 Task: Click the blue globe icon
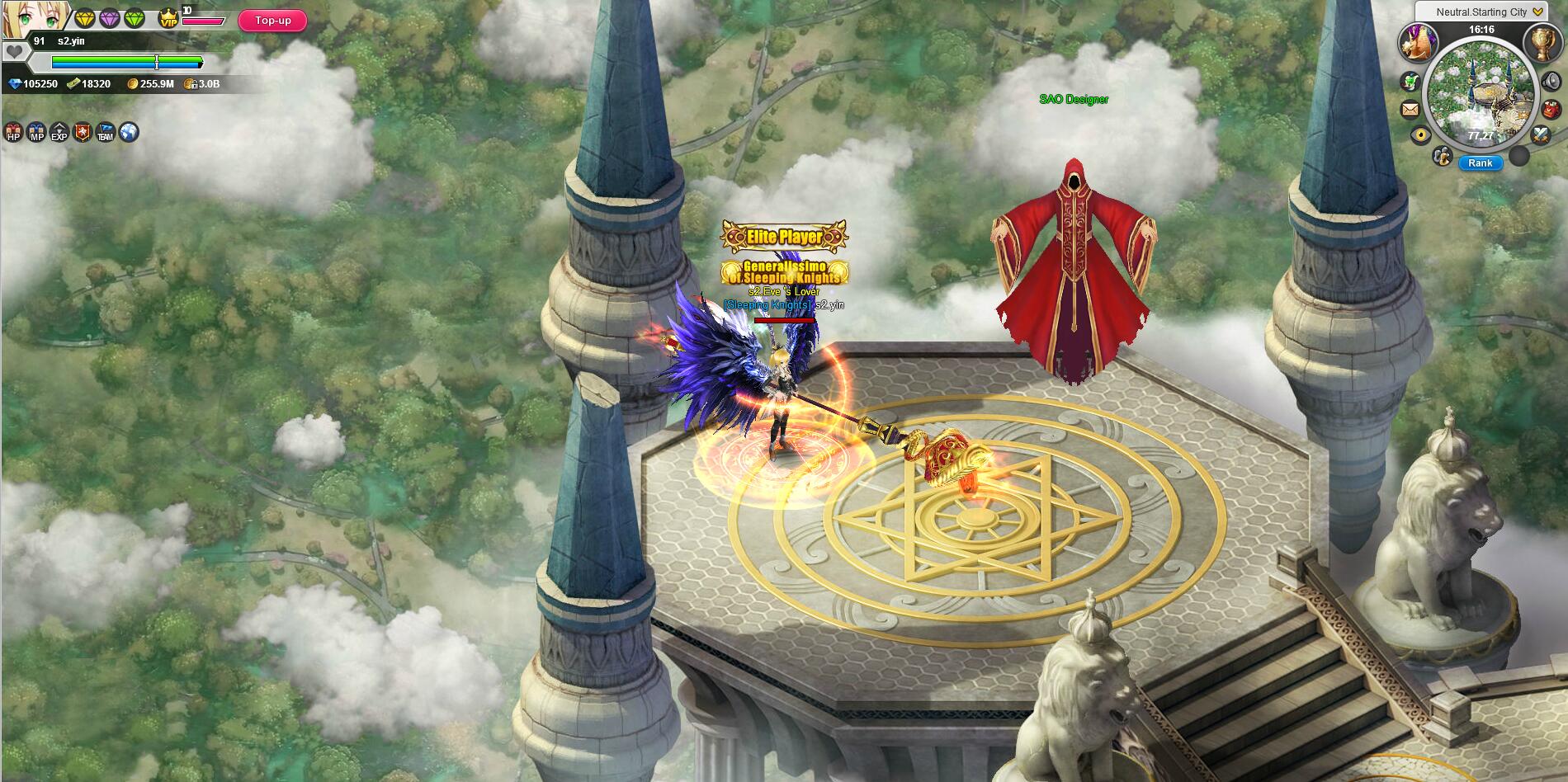tap(129, 132)
